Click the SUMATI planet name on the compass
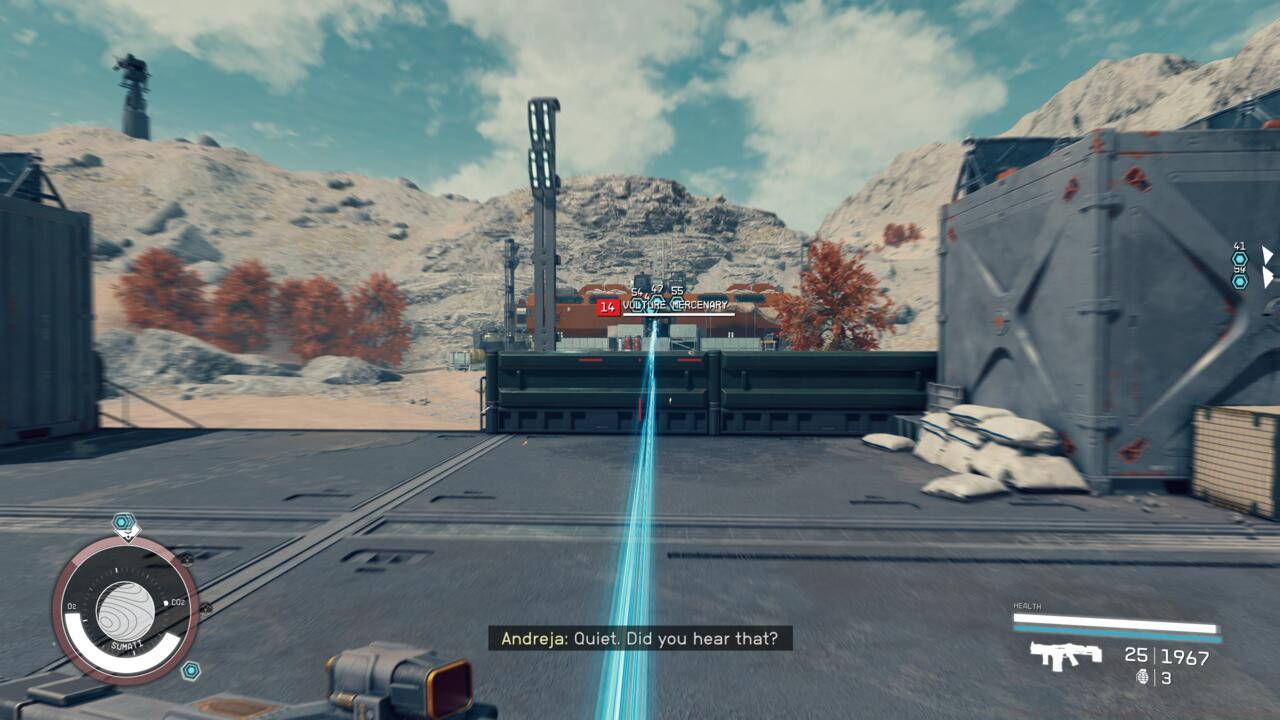 point(127,645)
